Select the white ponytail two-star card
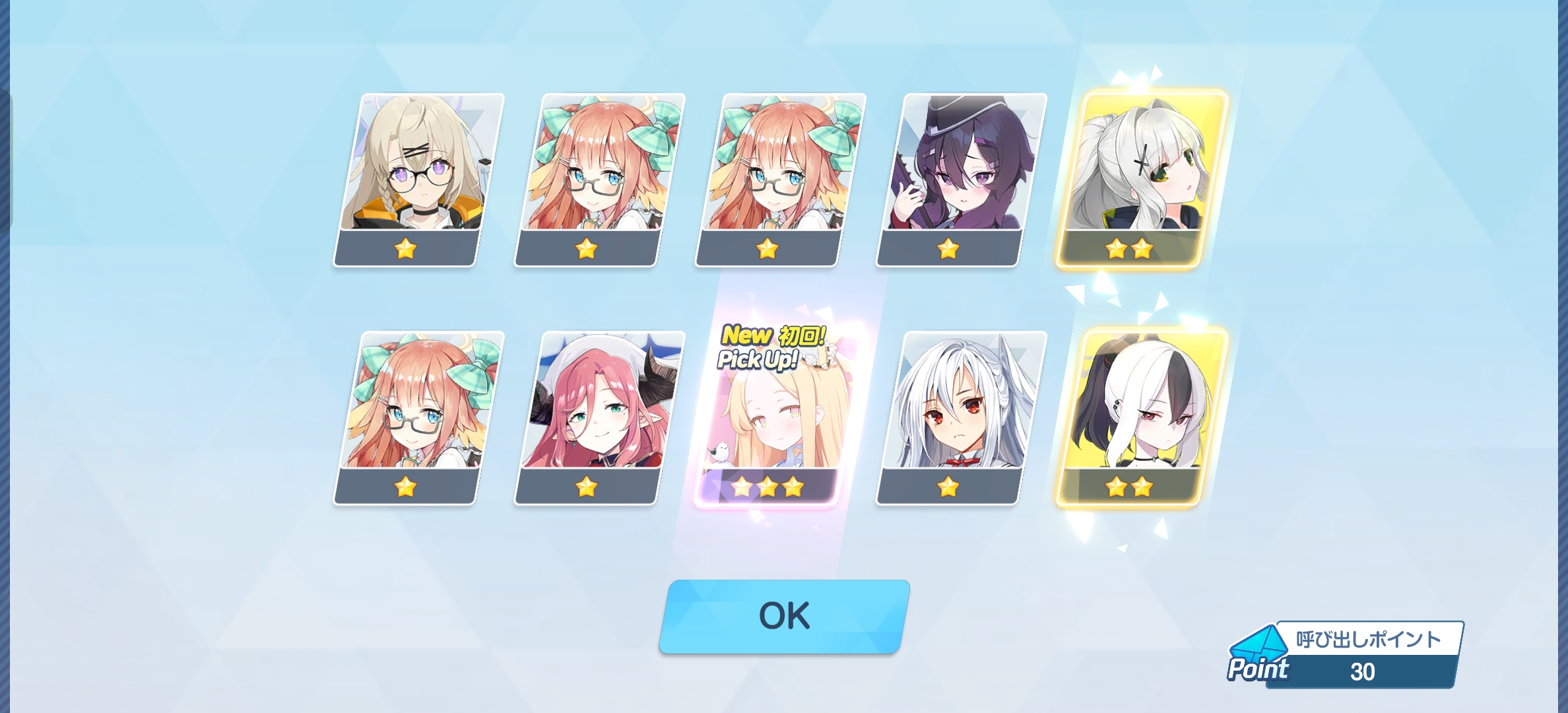The width and height of the screenshot is (1568, 713). point(1142,180)
